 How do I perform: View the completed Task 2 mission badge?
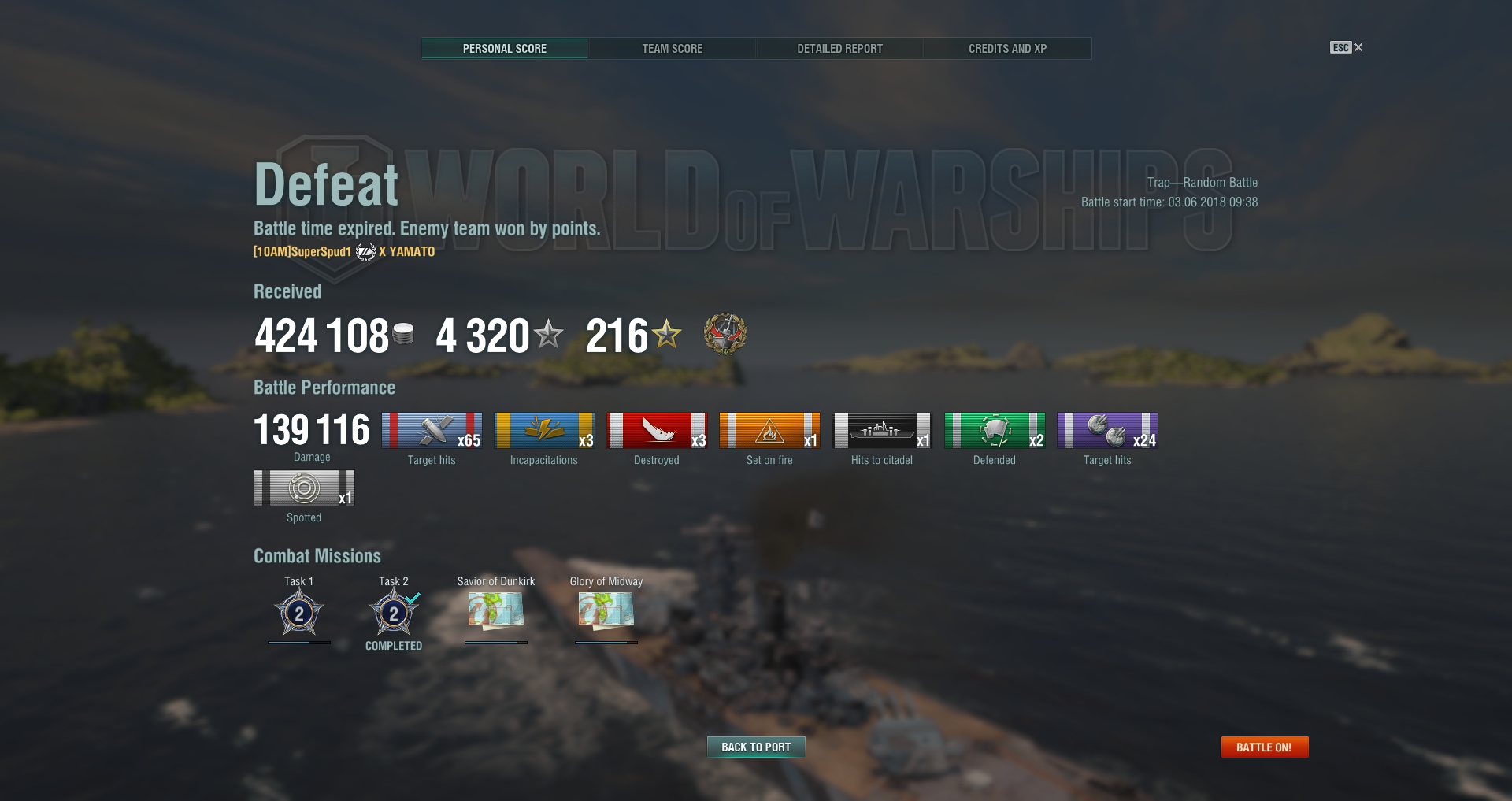(x=394, y=614)
